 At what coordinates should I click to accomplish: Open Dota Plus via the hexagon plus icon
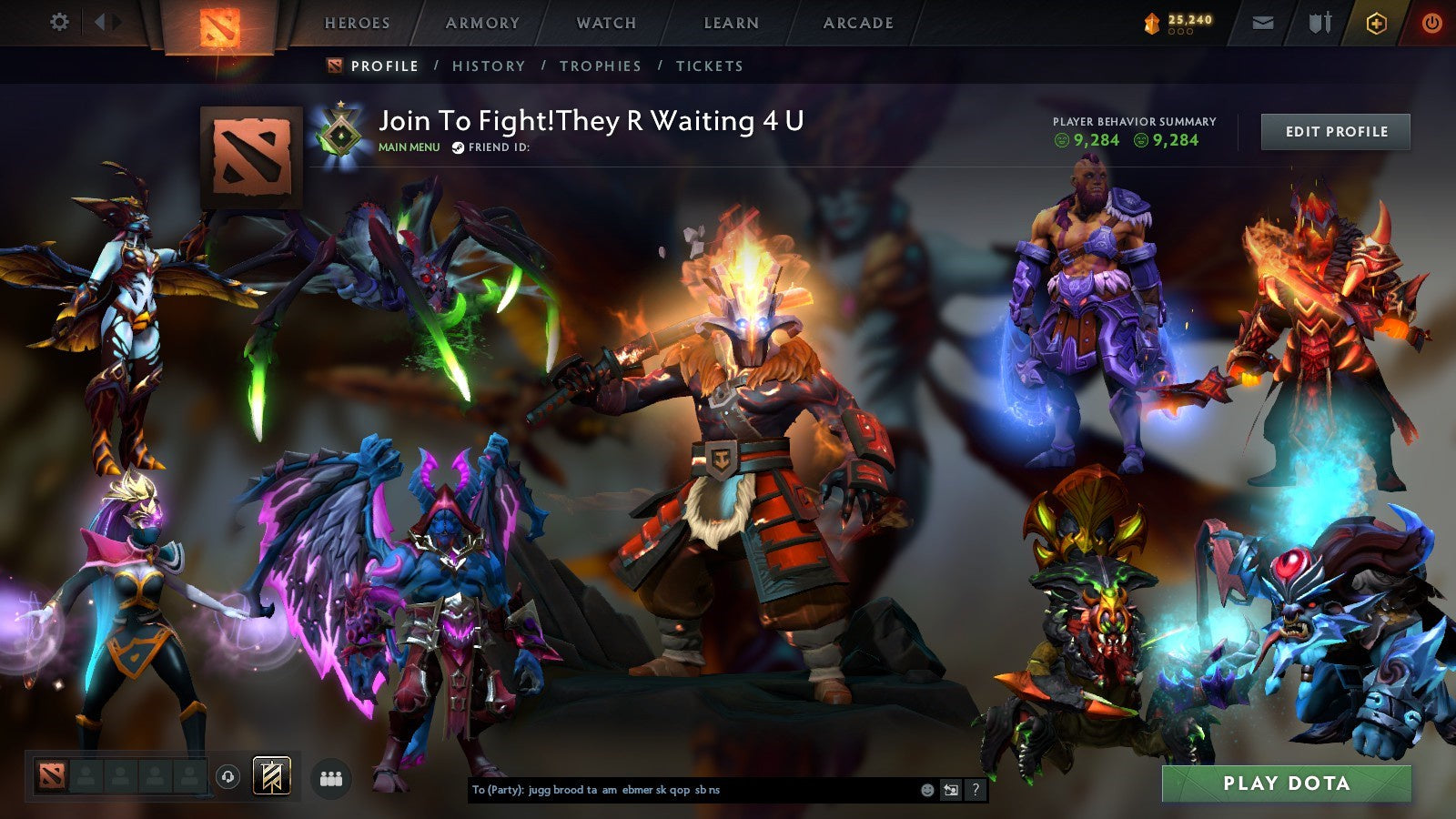[1376, 22]
